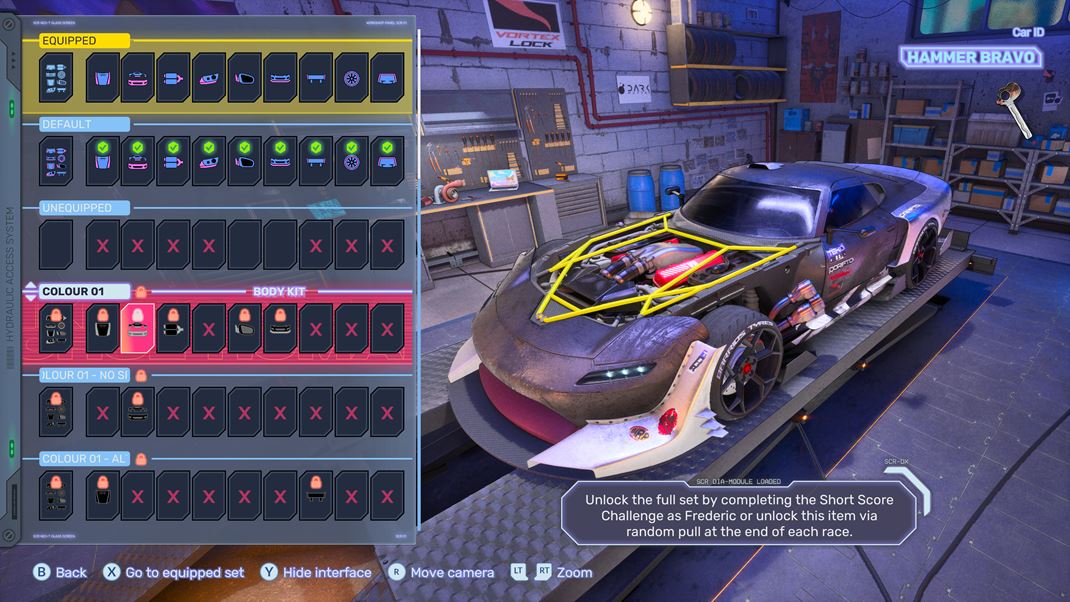Choose the locked Colour 01 hood slot

[102, 329]
